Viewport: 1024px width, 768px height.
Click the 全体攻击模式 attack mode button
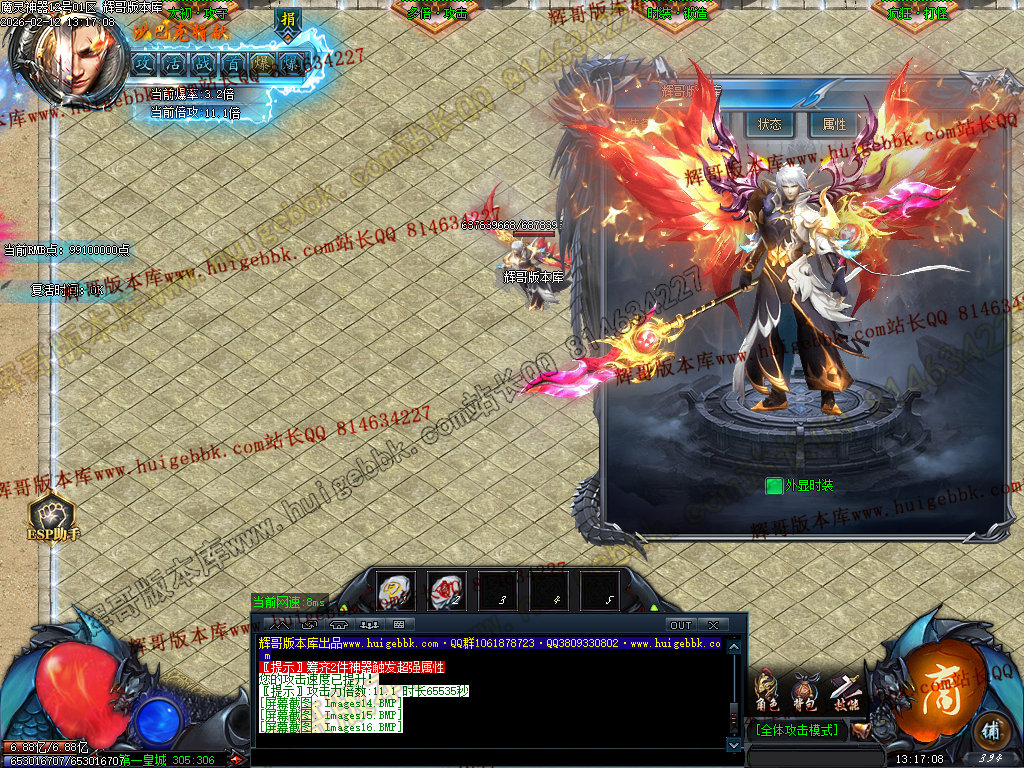[x=799, y=731]
